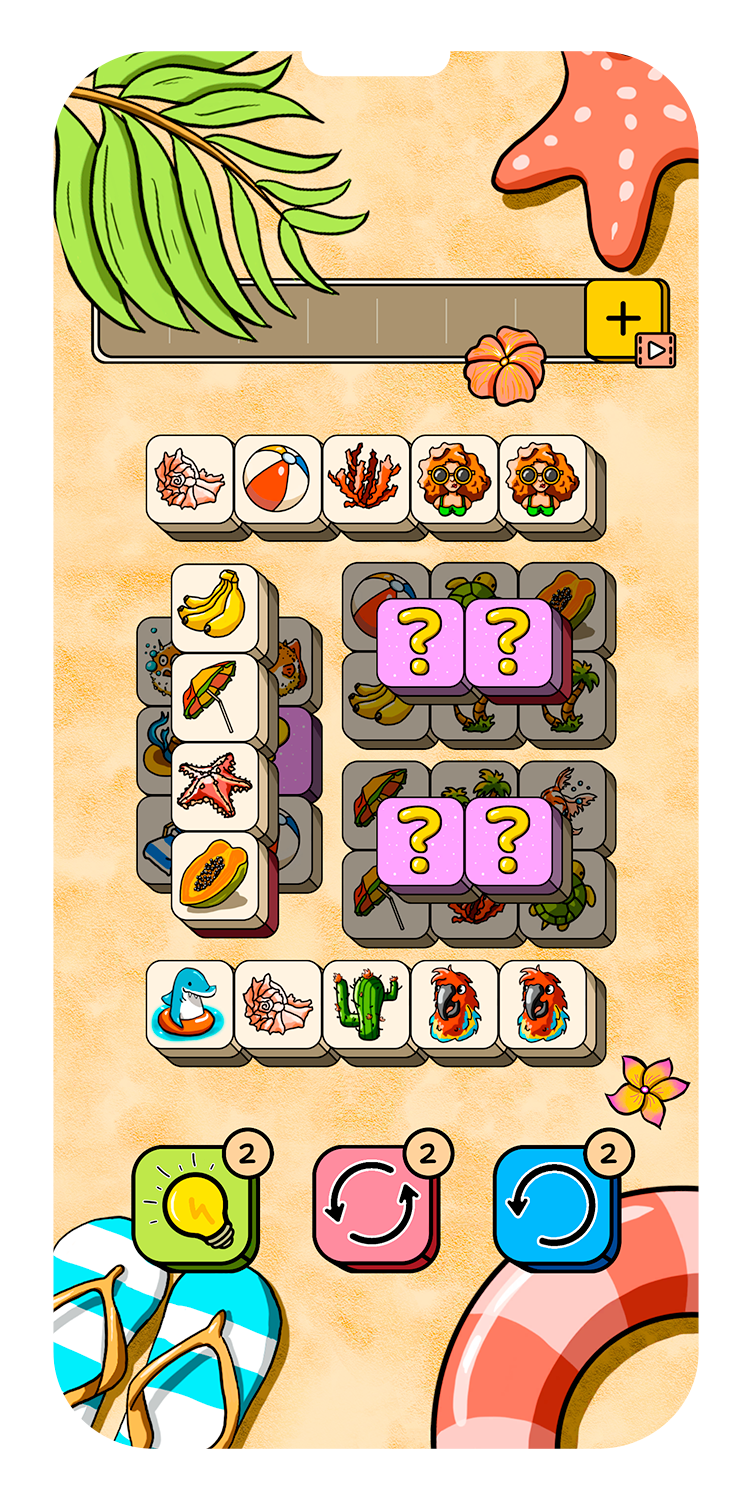Screen dimensions: 752x1500
Task: Select the uncovered red coral tile
Action: [x=366, y=478]
